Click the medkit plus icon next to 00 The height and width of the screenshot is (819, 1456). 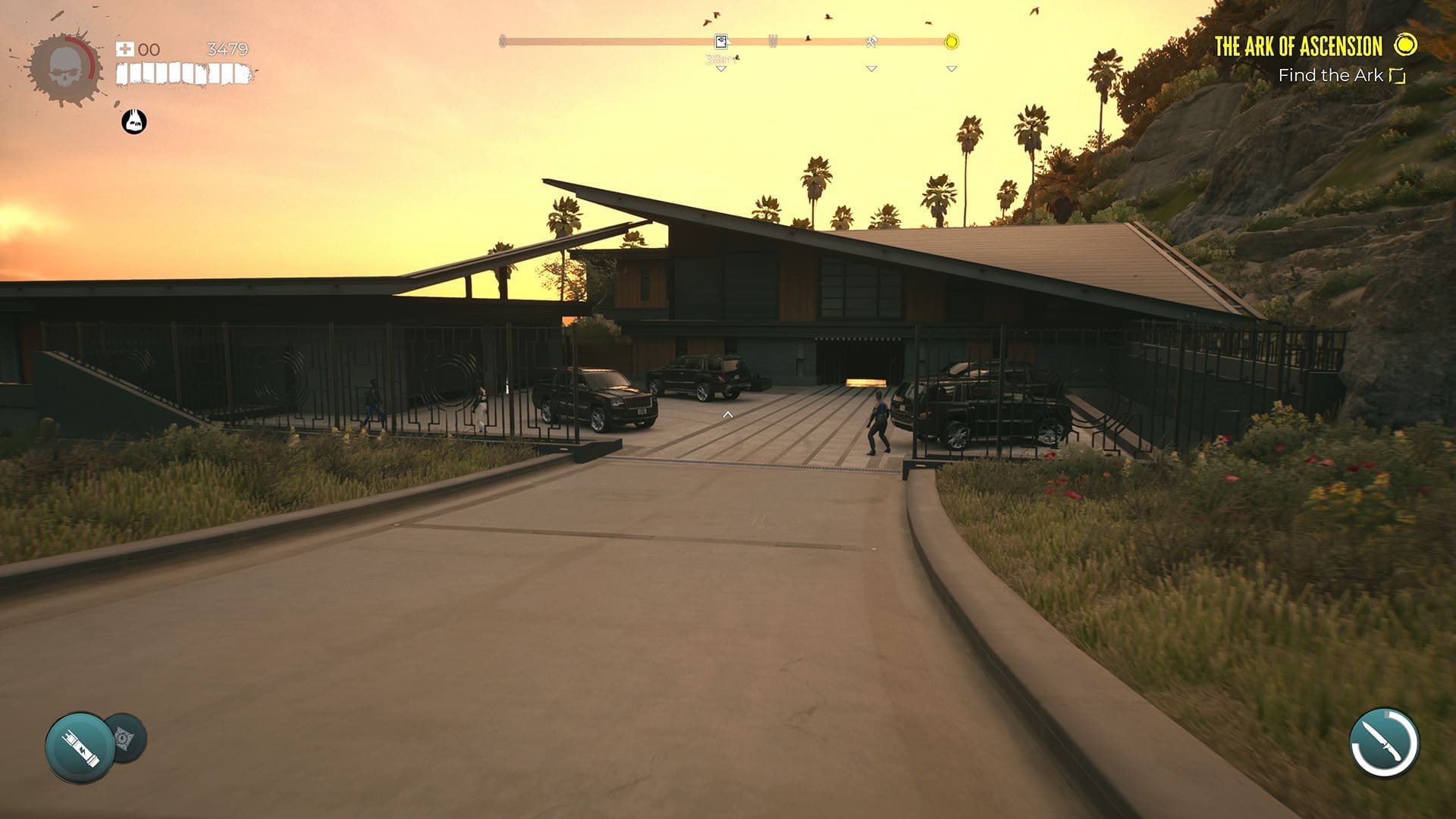tap(125, 49)
